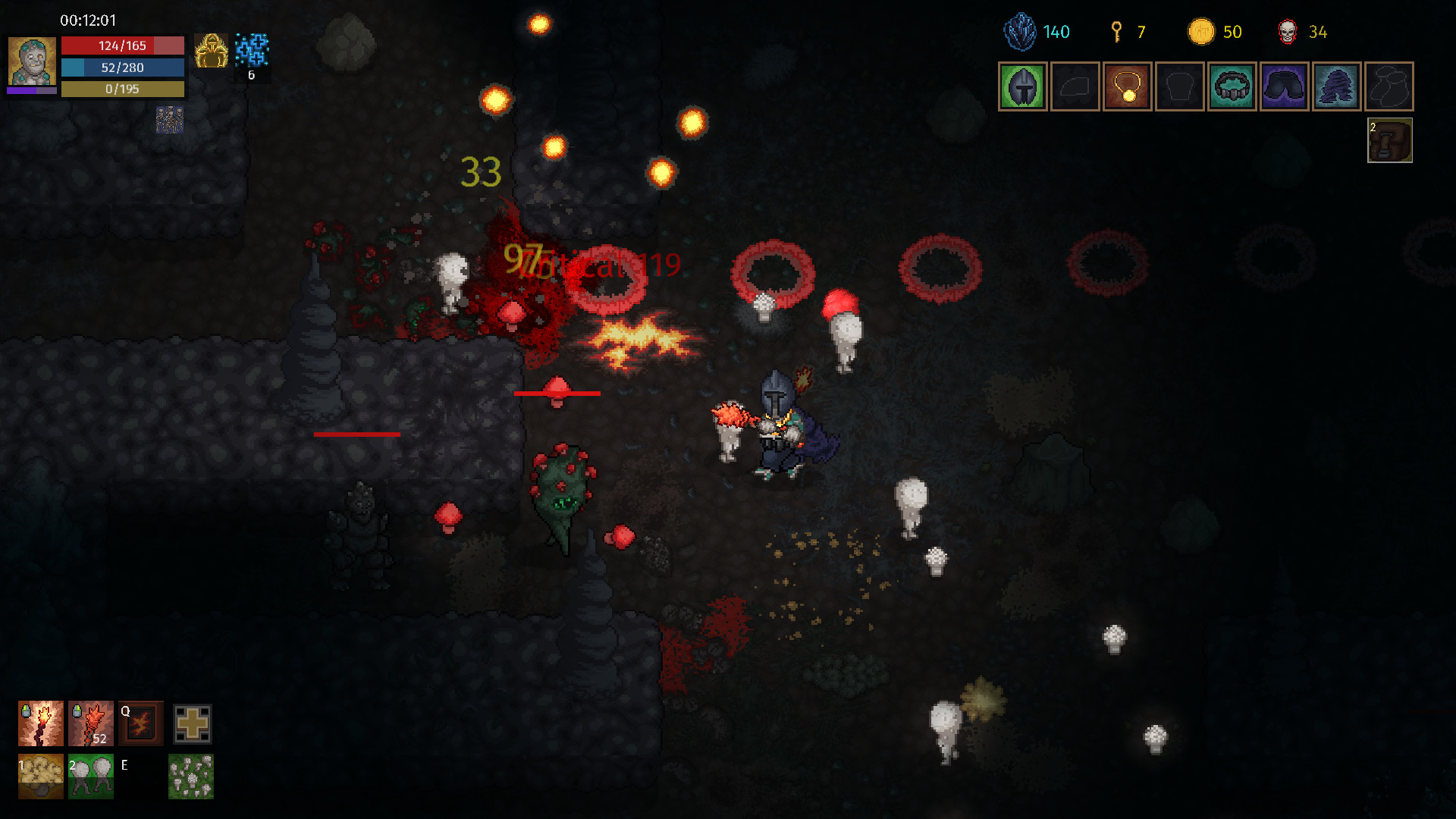Select the mushroom pile item in slot 1
The width and height of the screenshot is (1456, 819).
pyautogui.click(x=41, y=776)
